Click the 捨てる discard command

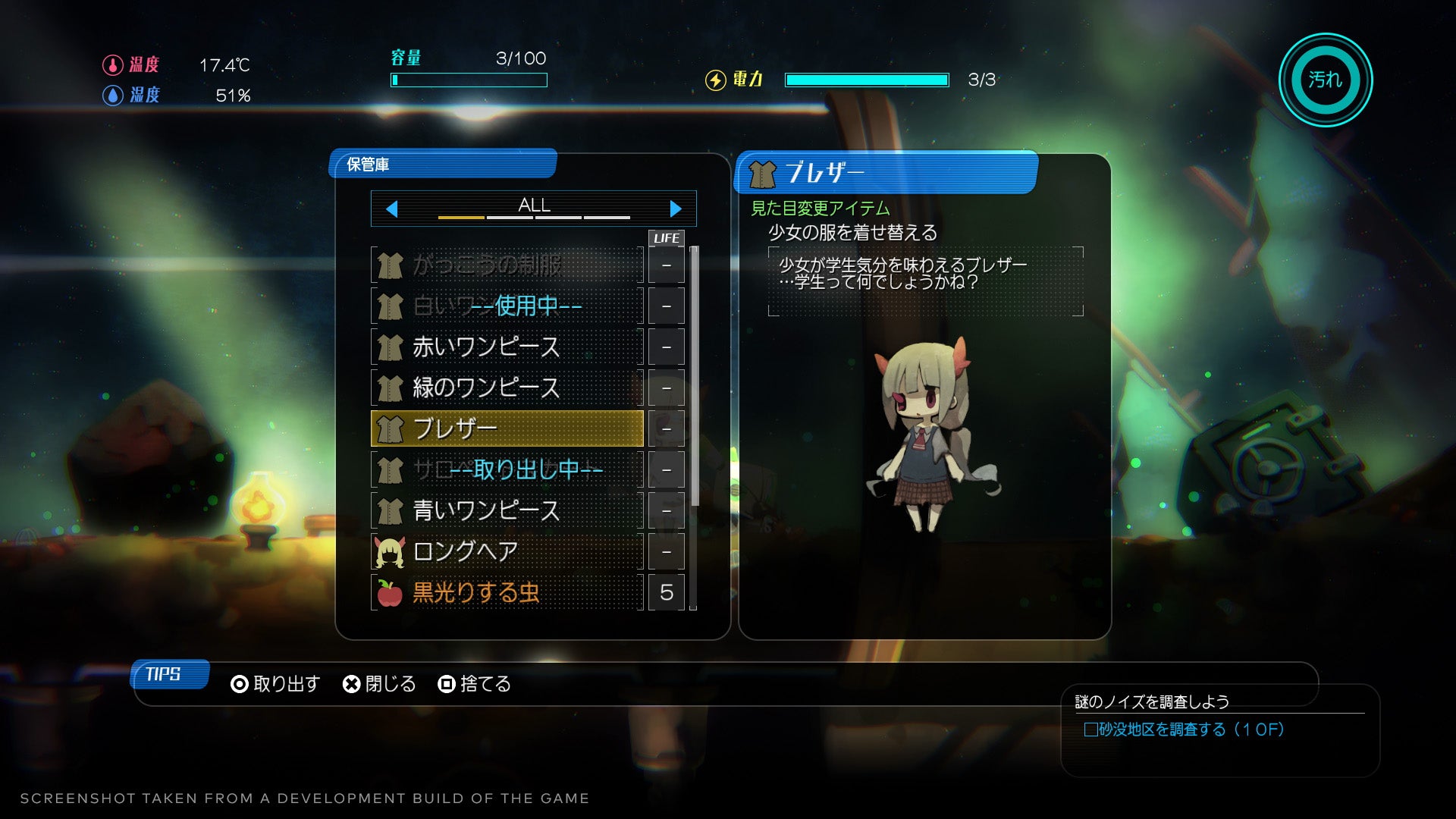point(475,684)
